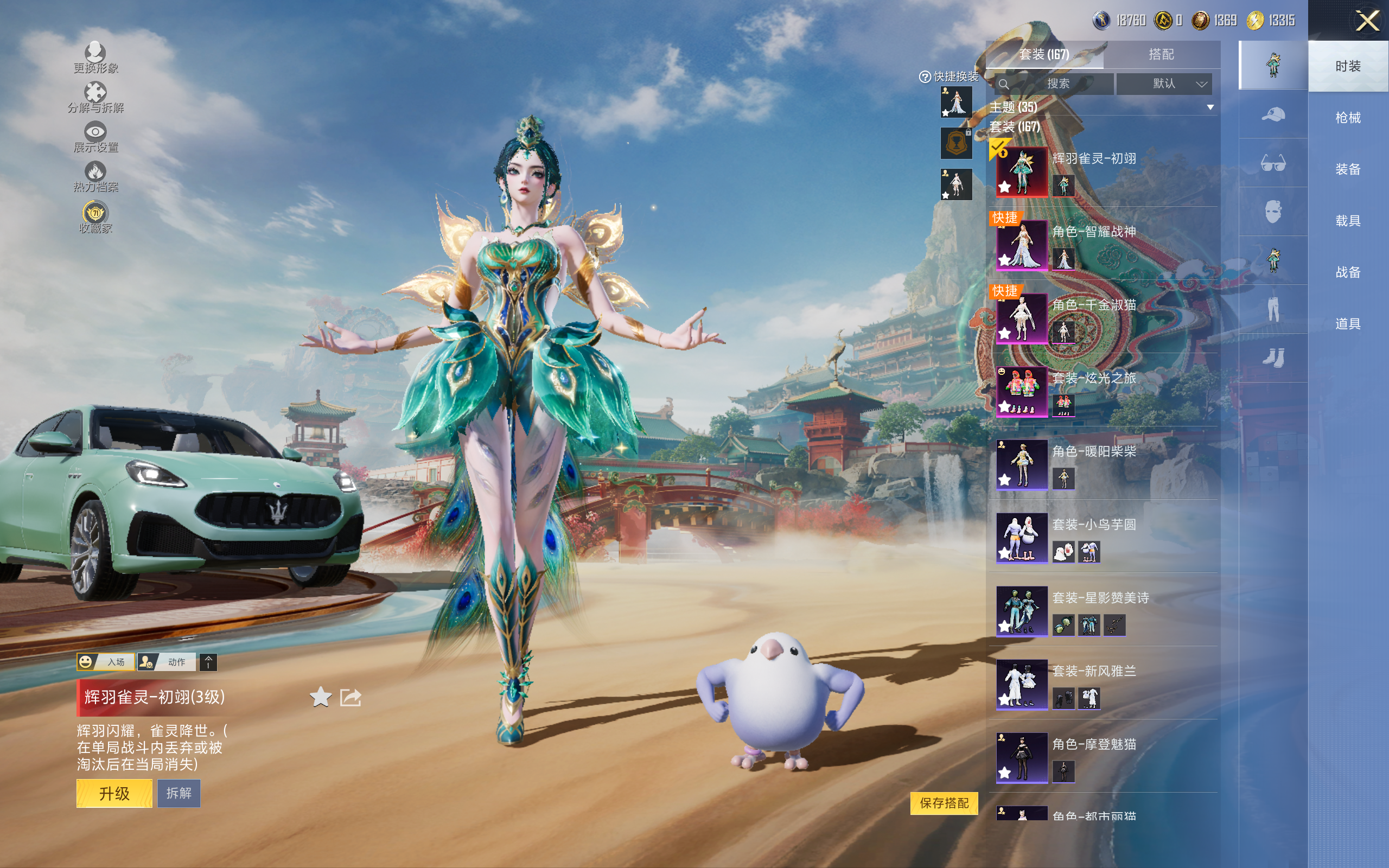The width and height of the screenshot is (1389, 868).
Task: Open 分解与拆解 dismantle menu
Action: (x=95, y=98)
